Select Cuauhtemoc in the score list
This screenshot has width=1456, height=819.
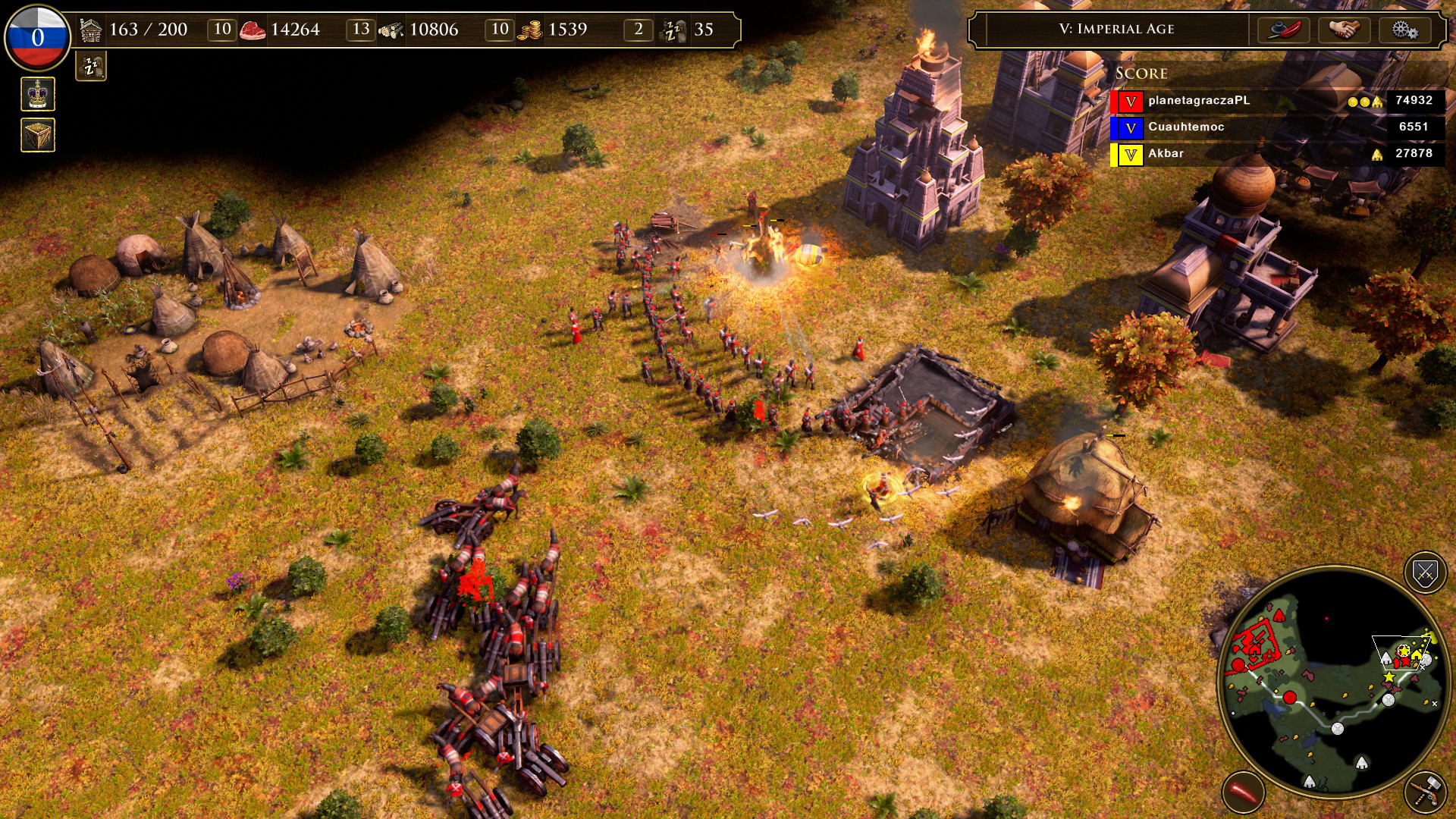[1186, 127]
